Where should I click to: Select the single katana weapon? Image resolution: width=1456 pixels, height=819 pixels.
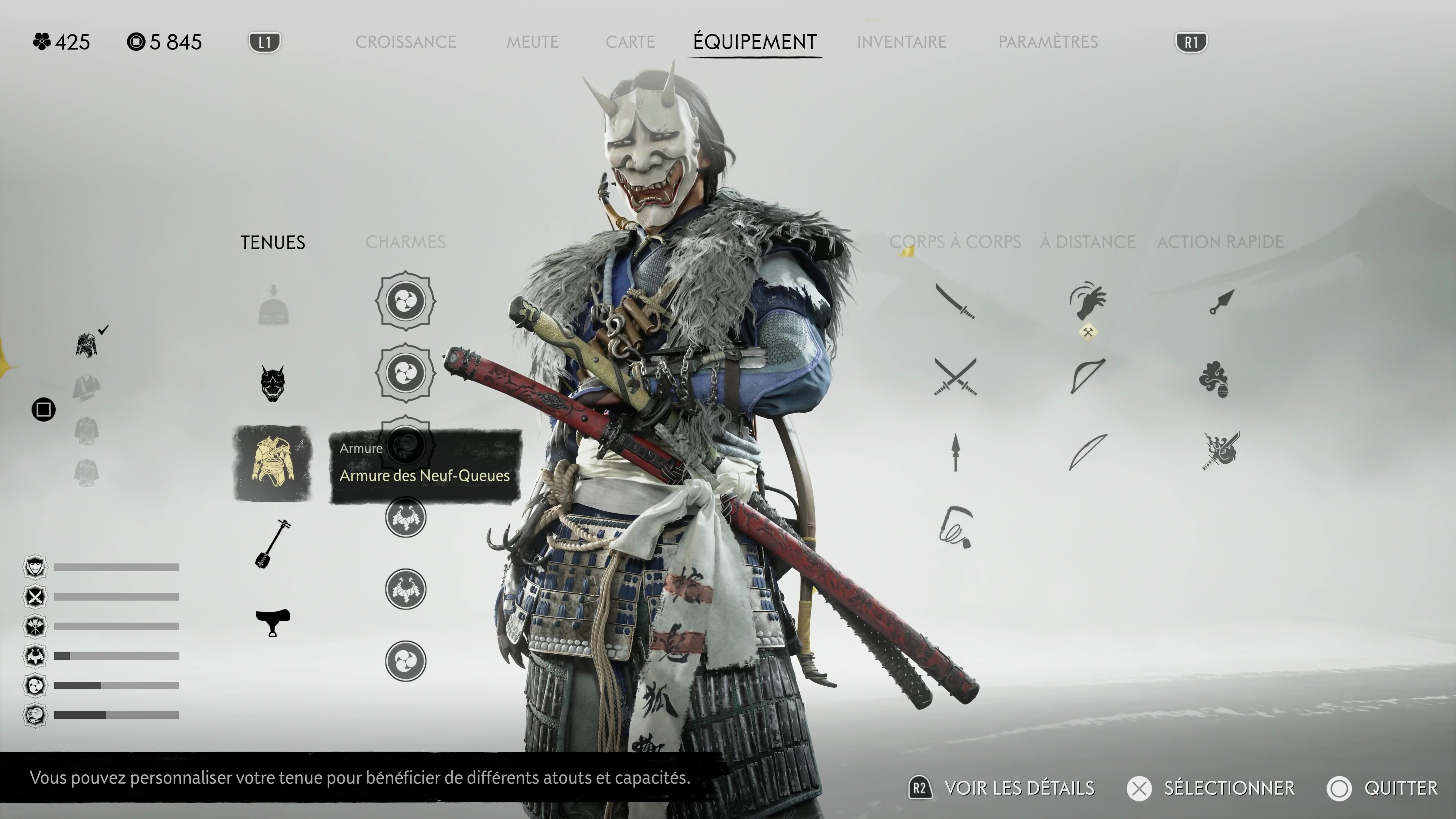[x=955, y=301]
